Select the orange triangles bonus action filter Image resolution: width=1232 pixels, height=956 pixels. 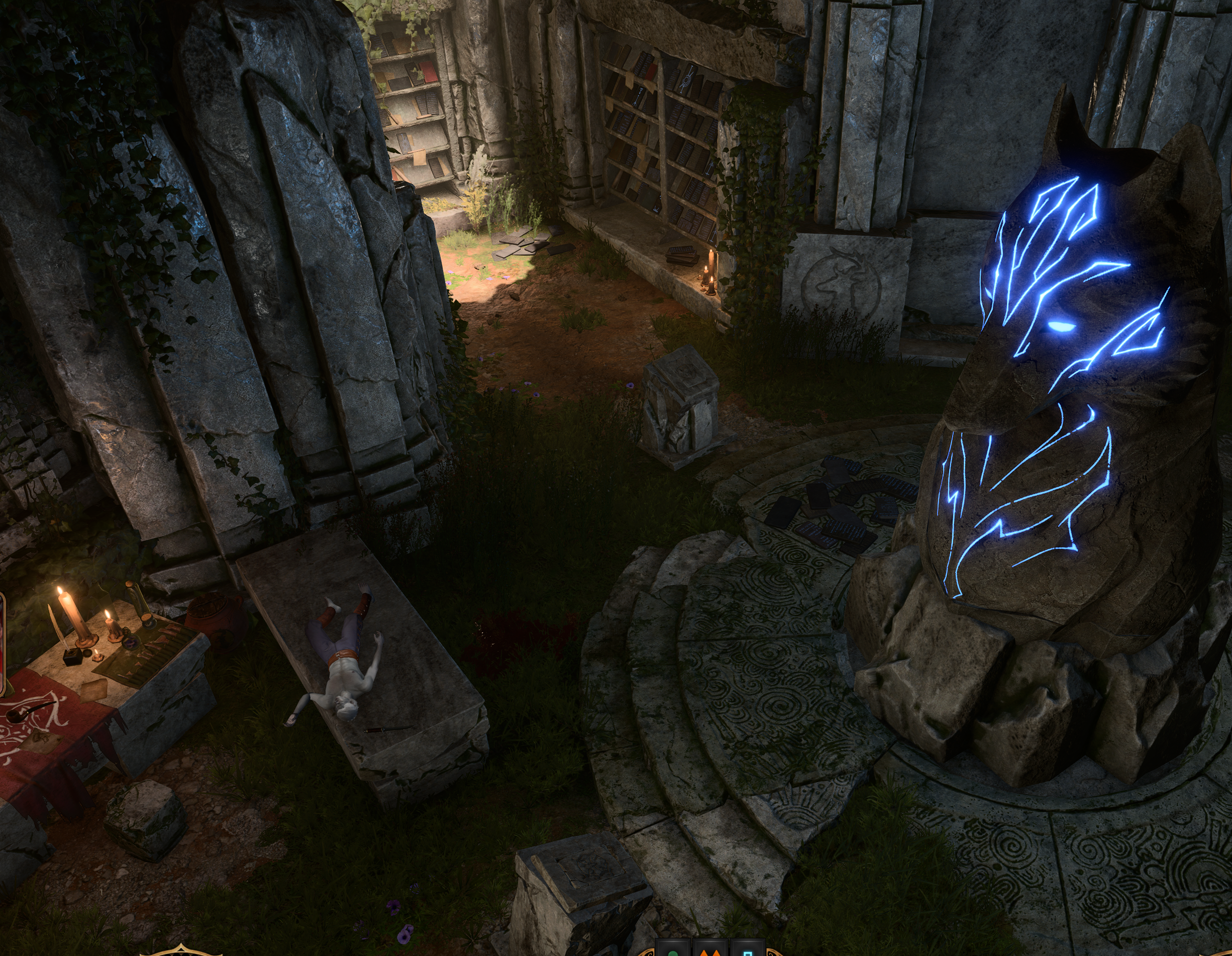point(710,951)
